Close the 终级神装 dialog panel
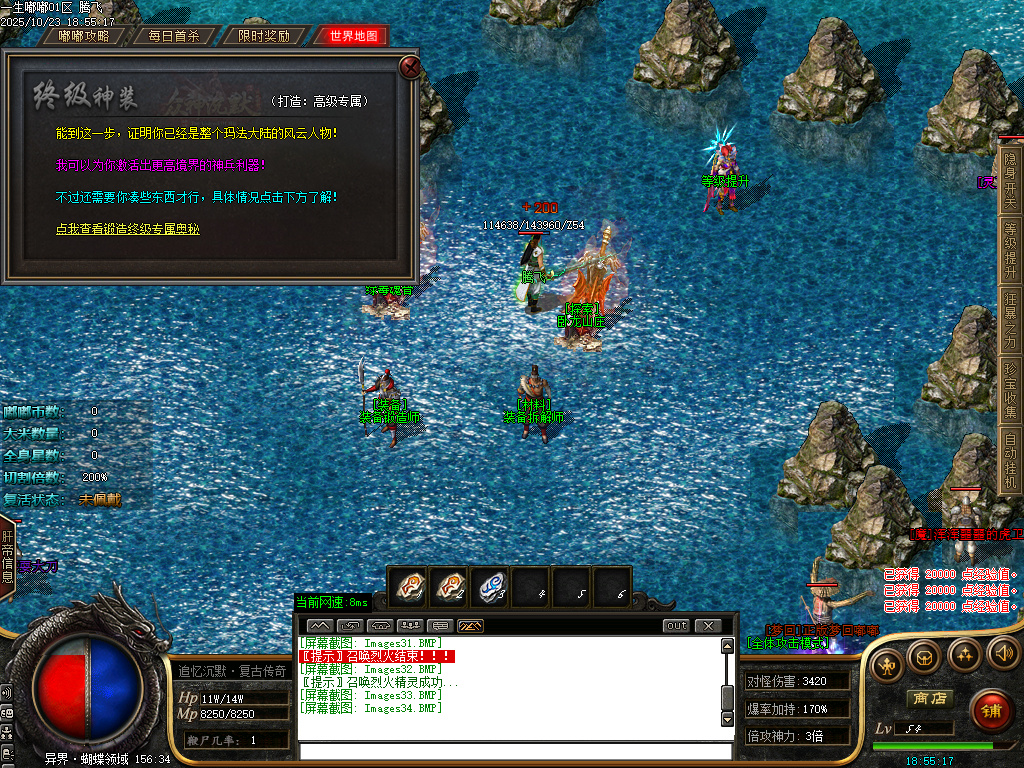The width and height of the screenshot is (1024, 768). (x=409, y=67)
